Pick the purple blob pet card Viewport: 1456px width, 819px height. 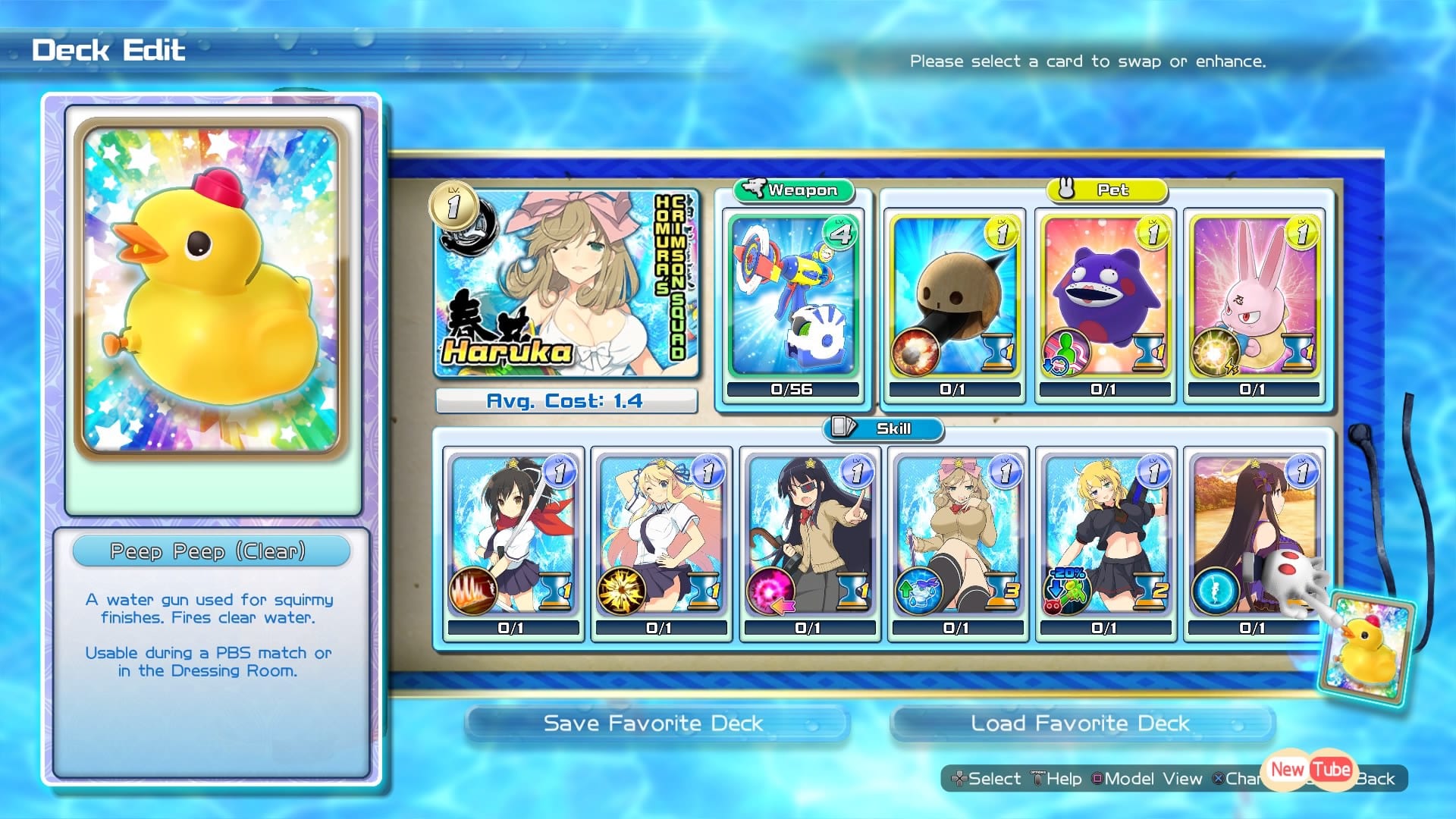1104,297
